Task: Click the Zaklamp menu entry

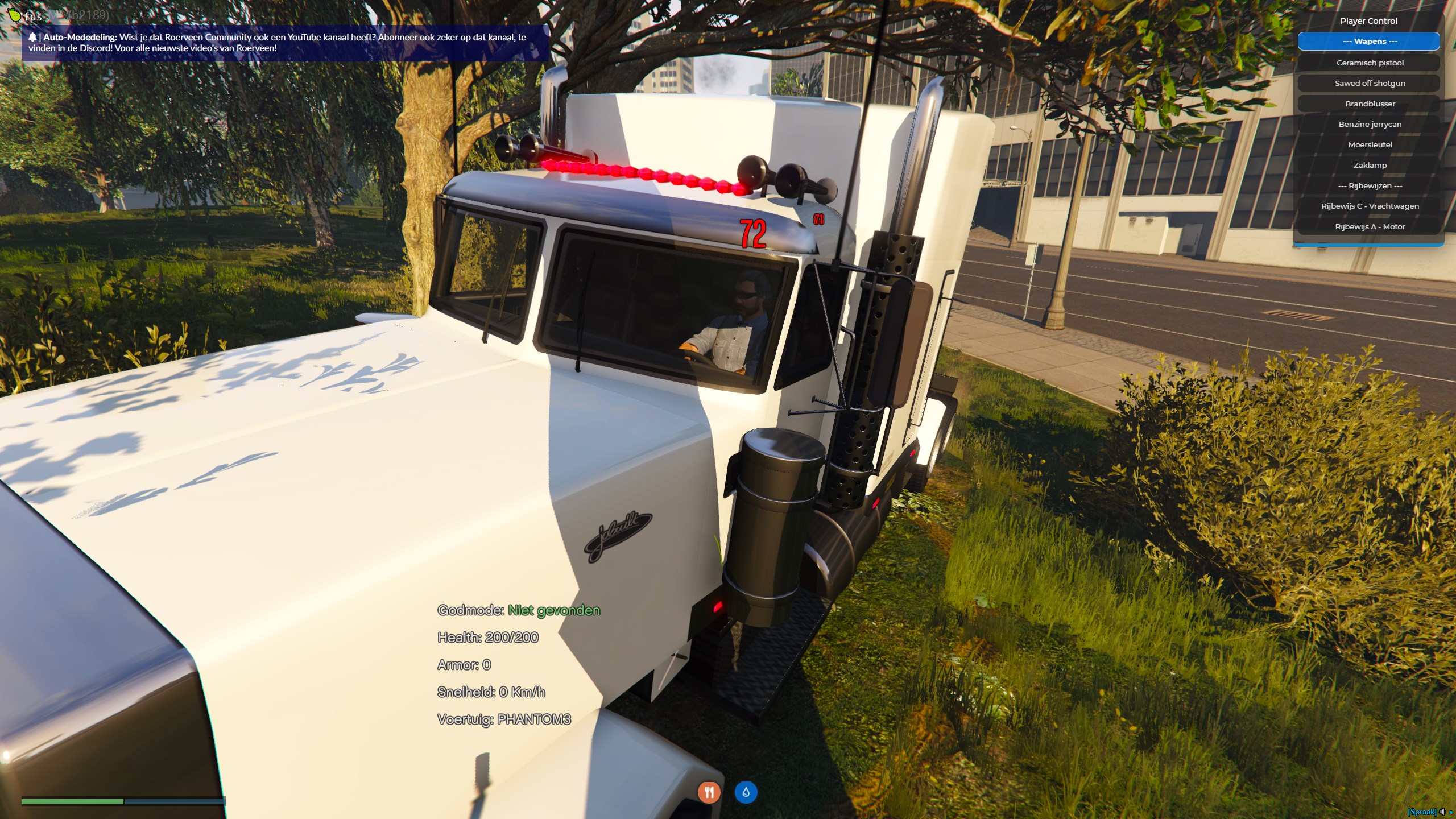Action: point(1369,165)
